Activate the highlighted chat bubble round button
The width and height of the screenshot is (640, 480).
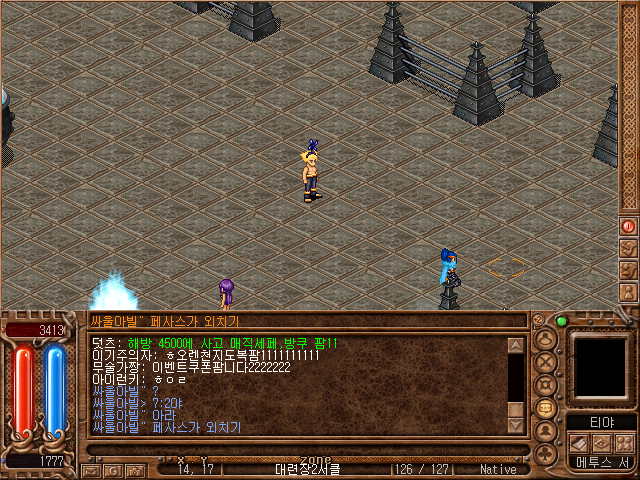(x=546, y=408)
